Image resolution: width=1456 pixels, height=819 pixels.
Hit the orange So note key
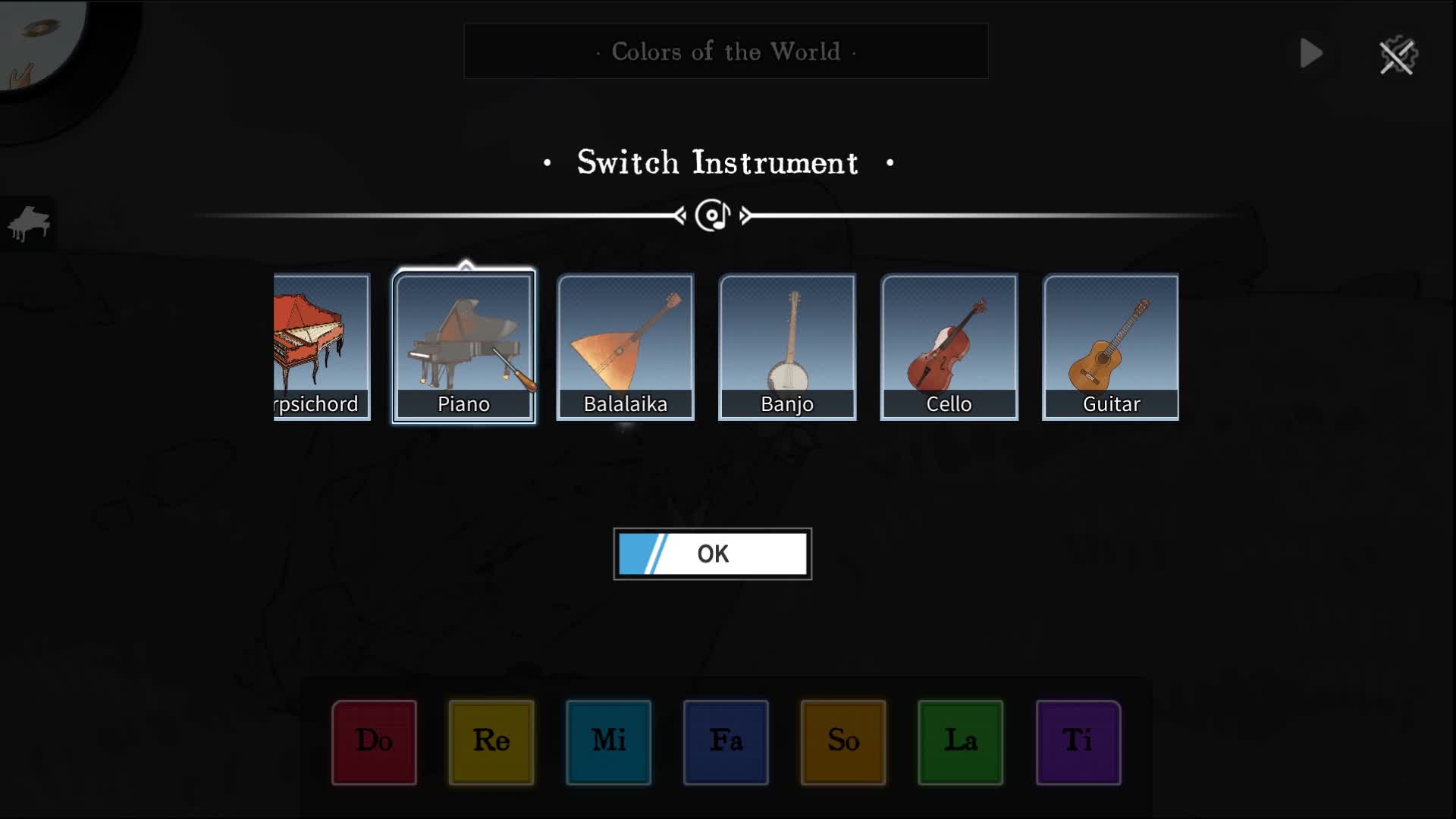843,742
